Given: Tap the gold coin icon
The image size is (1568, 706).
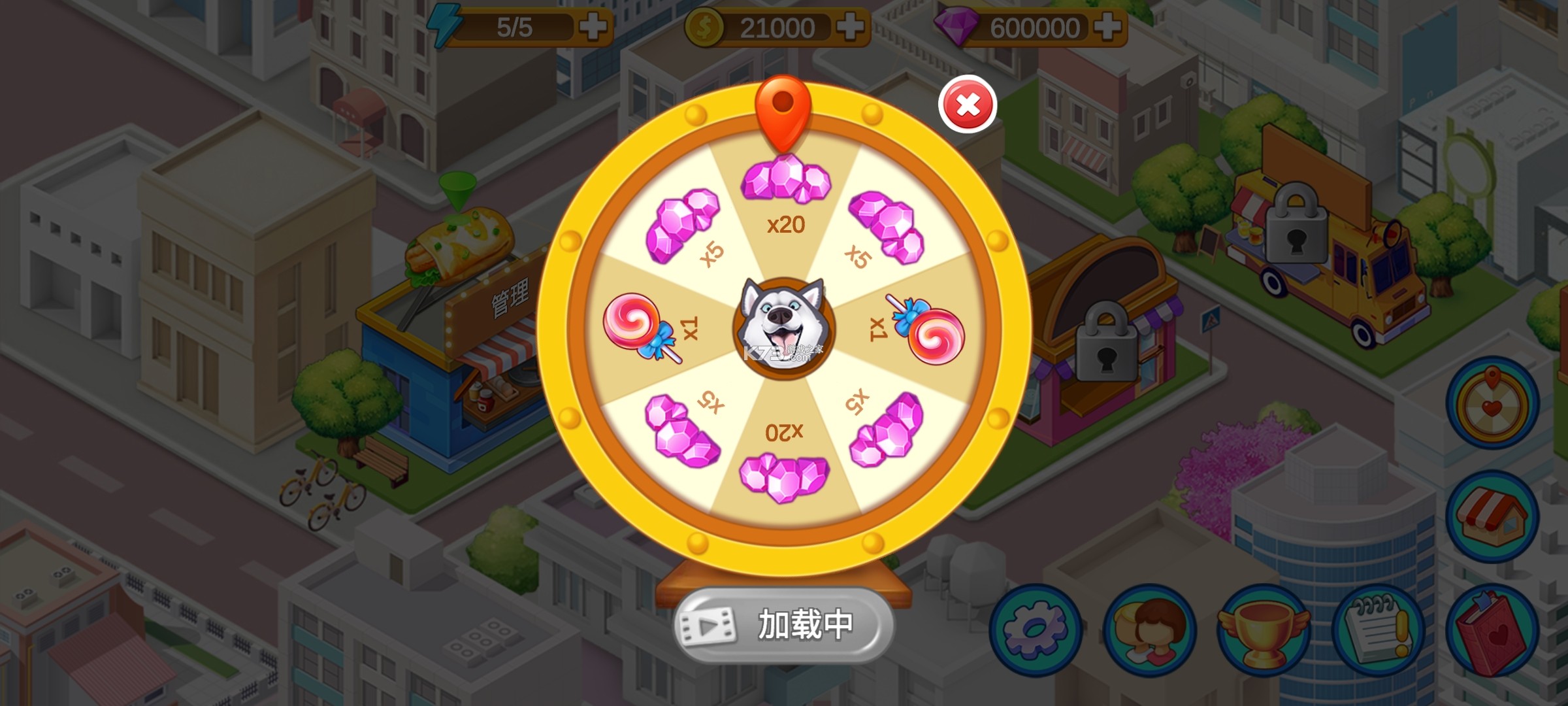Looking at the screenshot, I should 704,26.
